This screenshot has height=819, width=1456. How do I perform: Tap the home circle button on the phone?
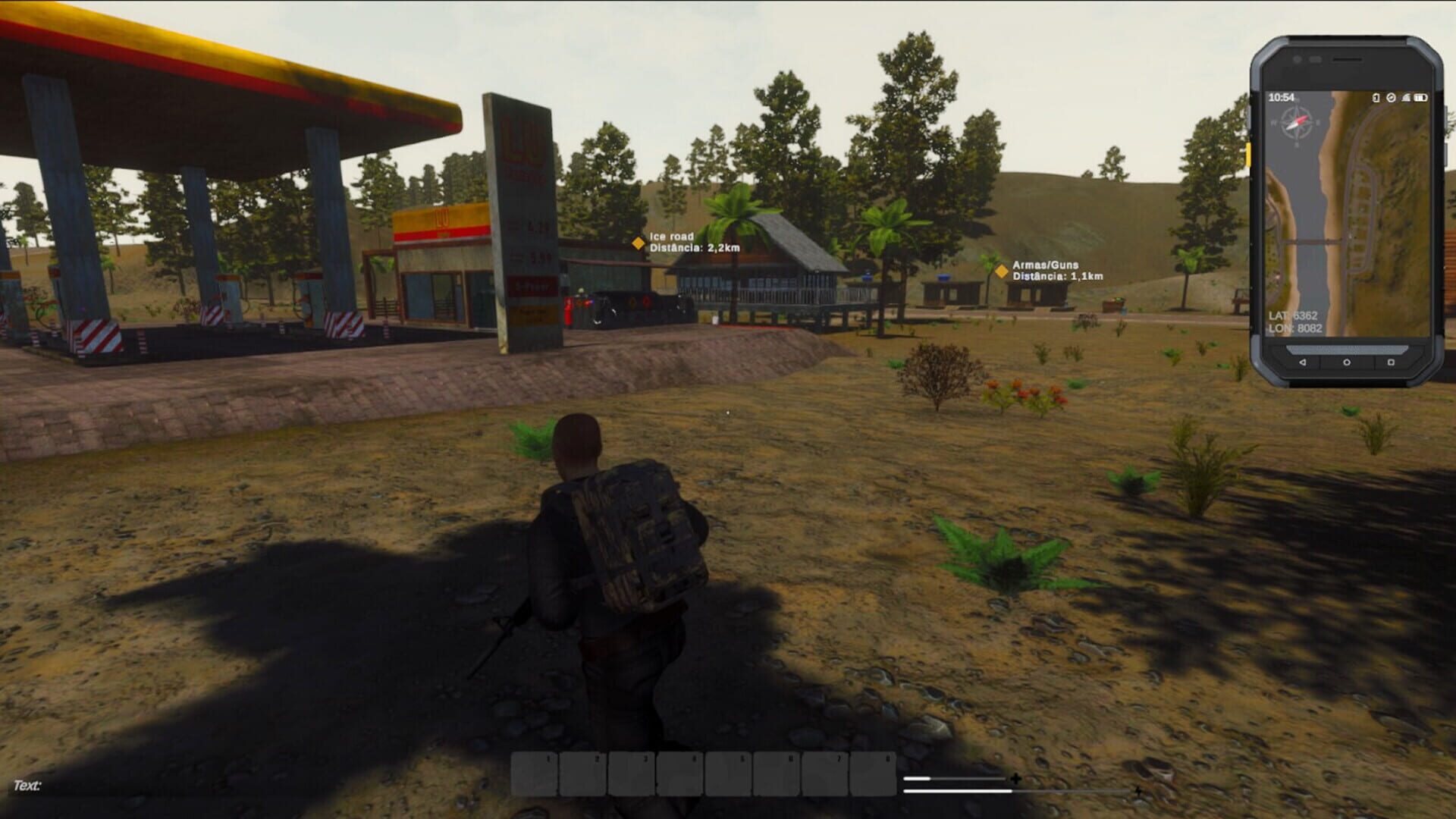tap(1346, 362)
